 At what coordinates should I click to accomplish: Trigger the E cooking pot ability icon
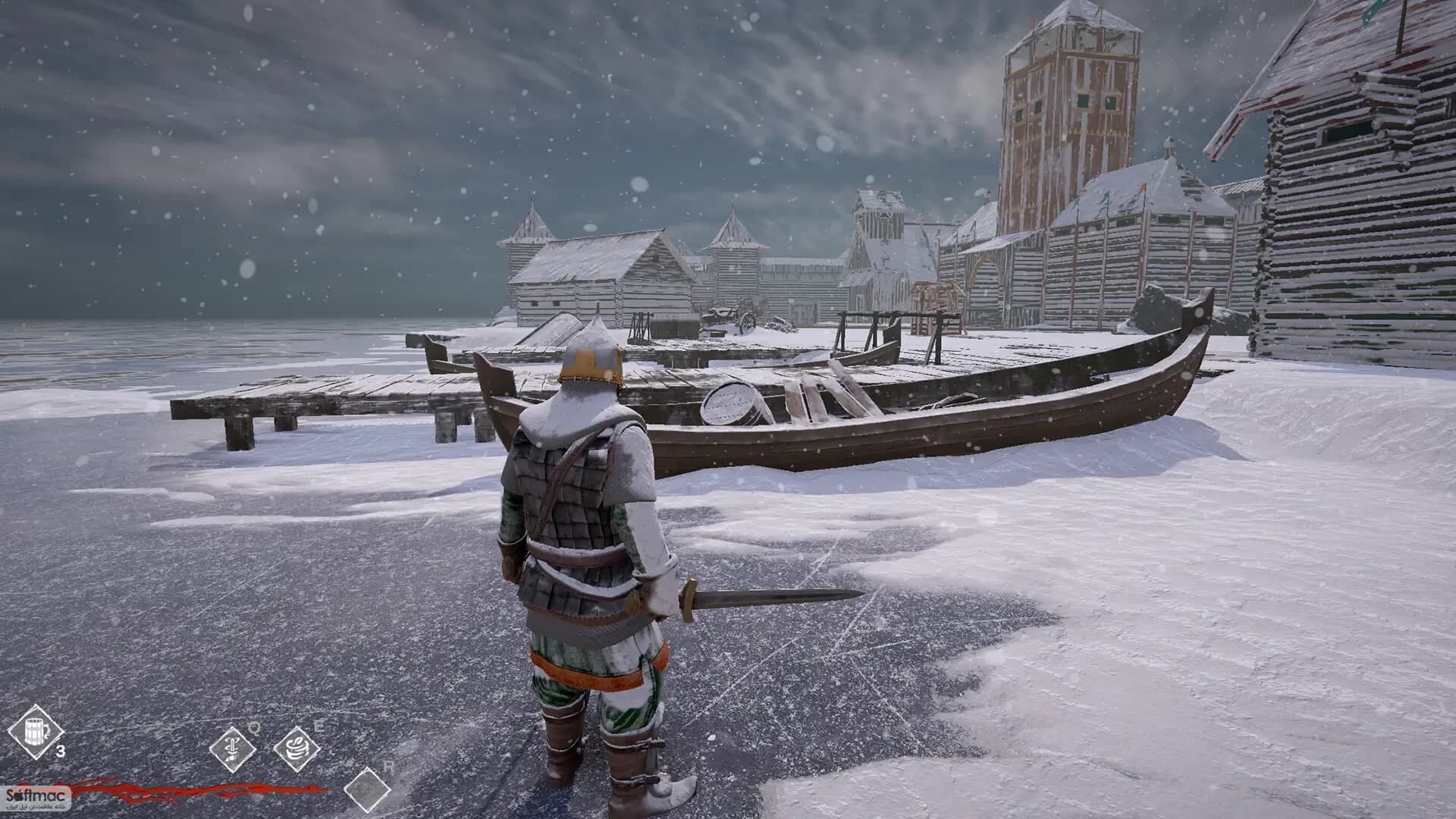tap(296, 748)
